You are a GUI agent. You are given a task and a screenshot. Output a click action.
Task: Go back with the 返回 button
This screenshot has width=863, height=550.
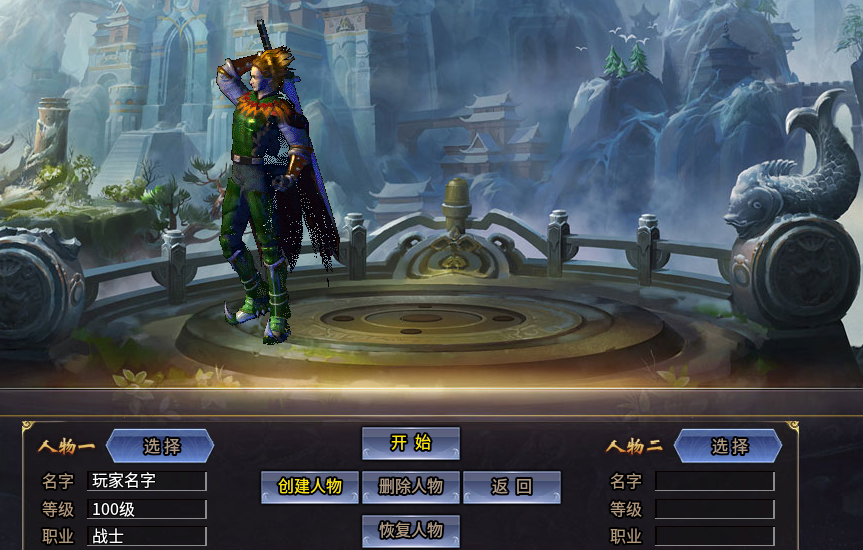click(x=512, y=487)
